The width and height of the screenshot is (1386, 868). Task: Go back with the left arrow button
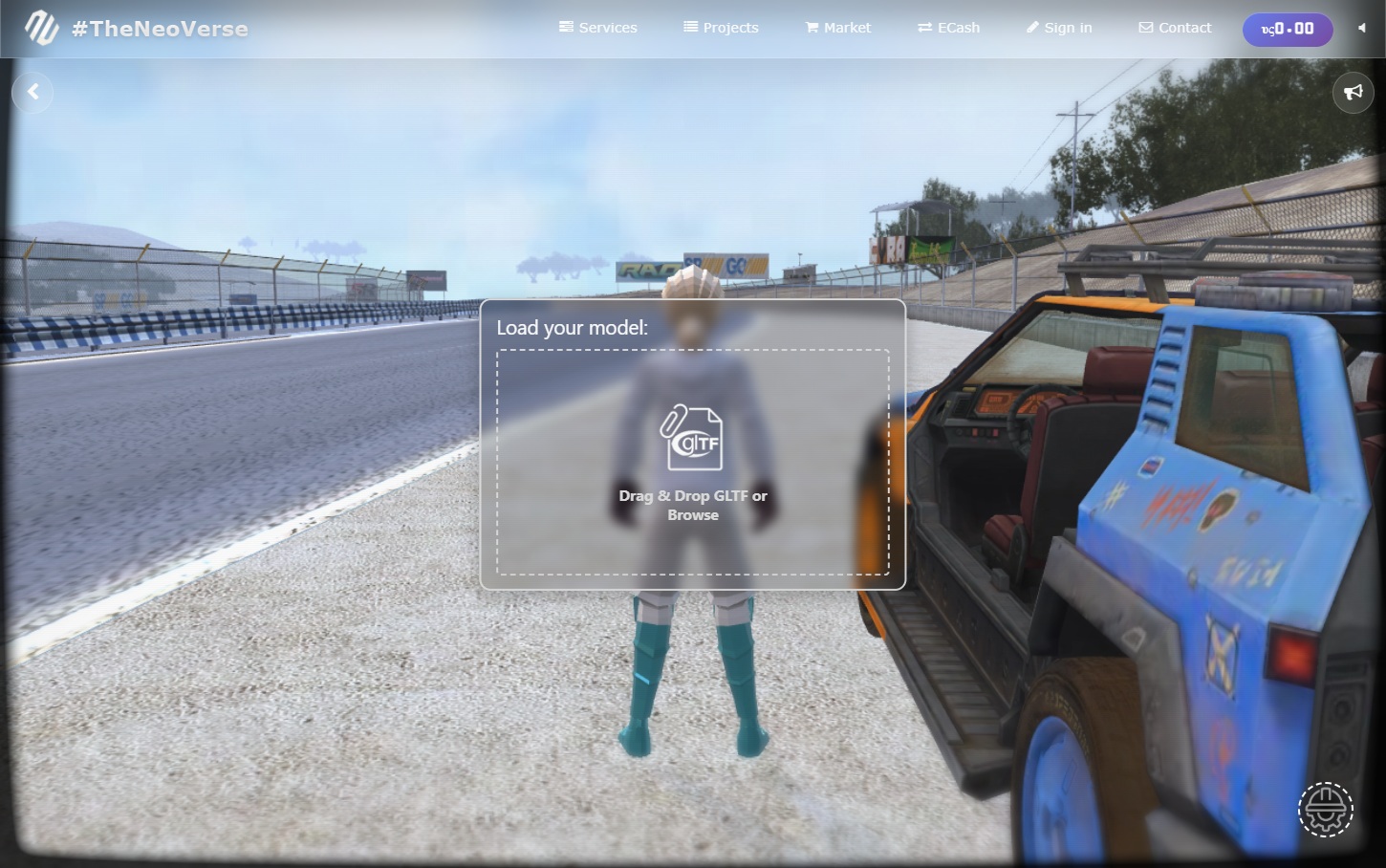click(32, 92)
